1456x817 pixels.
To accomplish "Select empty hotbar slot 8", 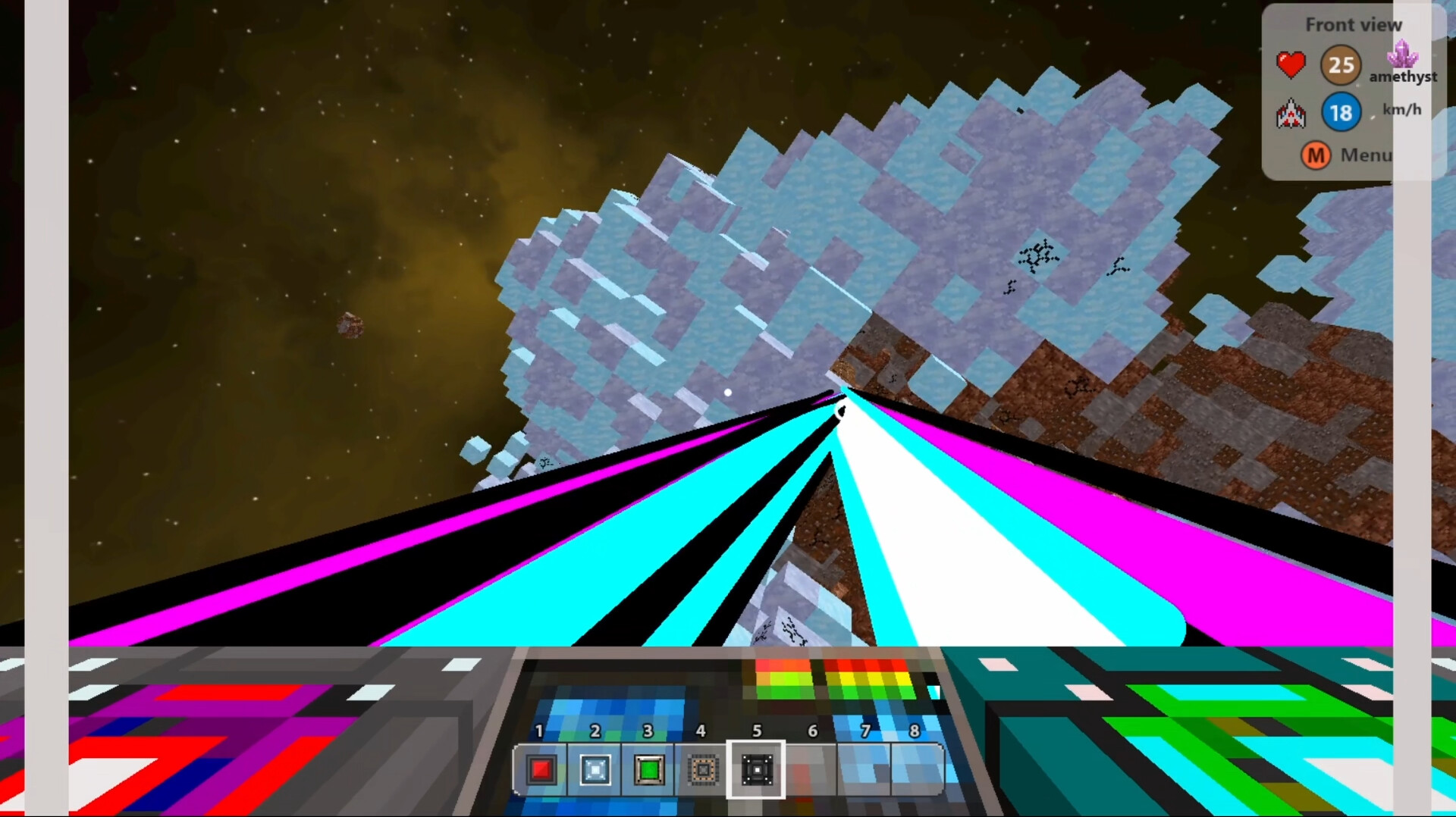I will [918, 770].
